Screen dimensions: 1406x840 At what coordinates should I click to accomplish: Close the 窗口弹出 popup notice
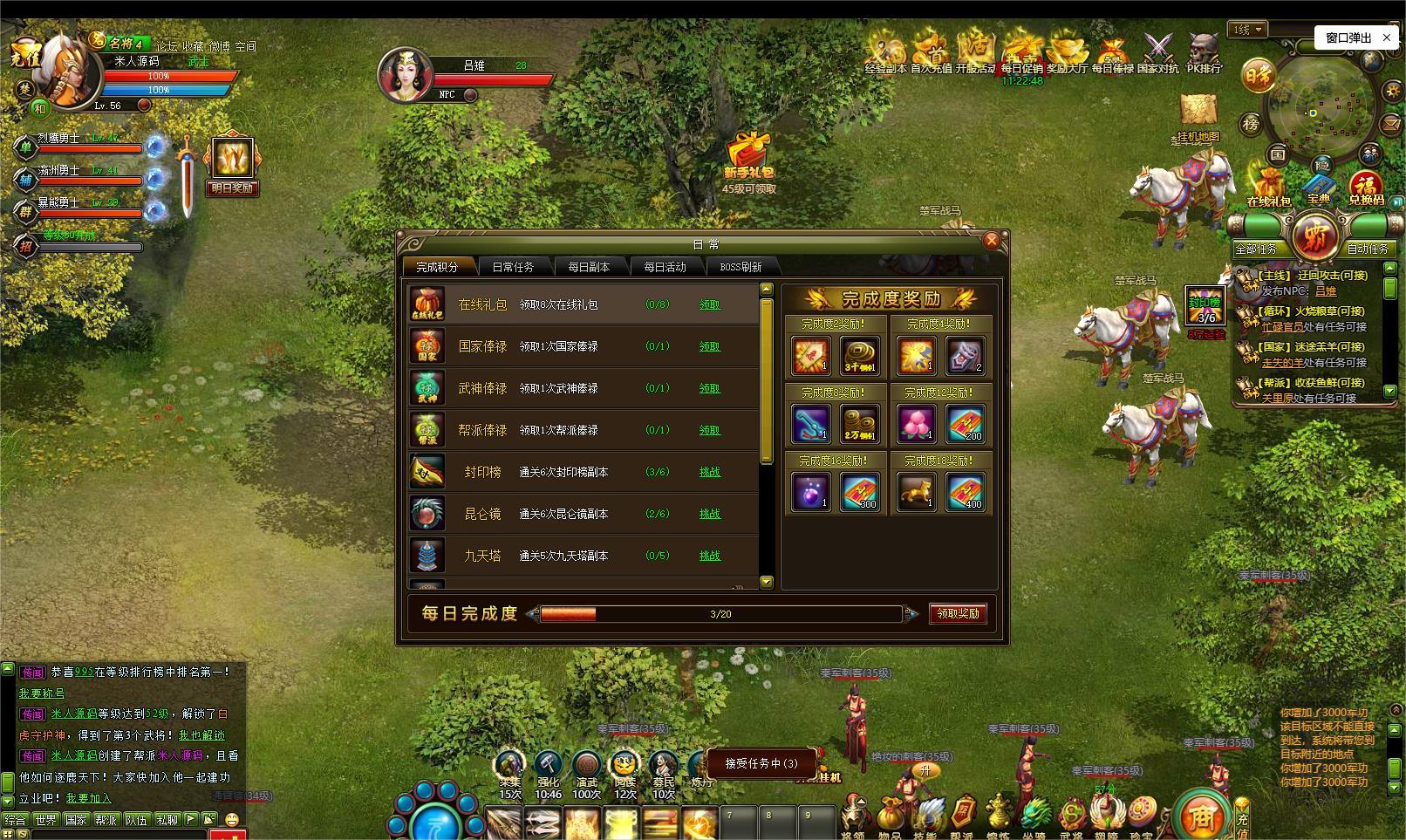pos(1387,38)
